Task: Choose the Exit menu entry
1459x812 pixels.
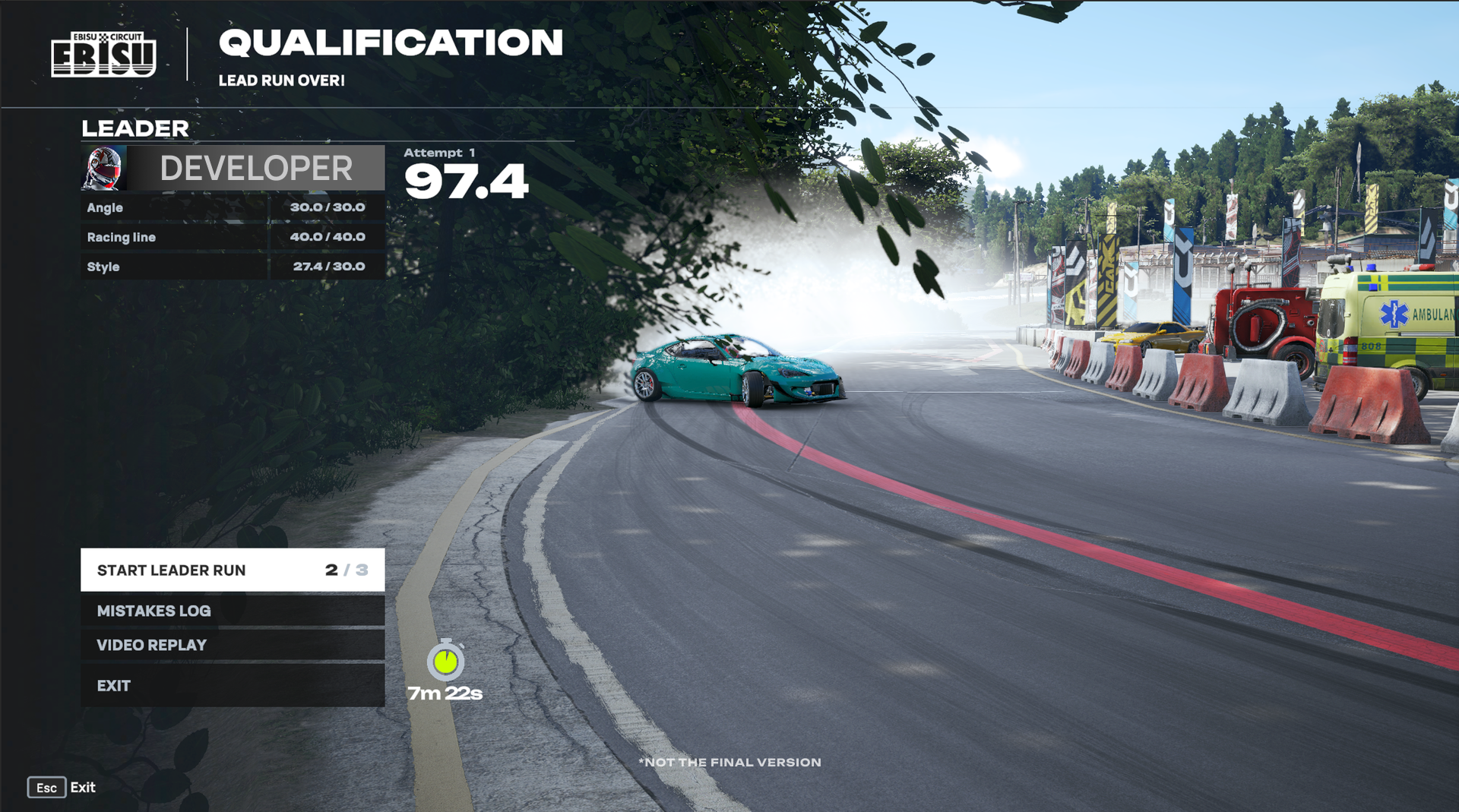Action: pos(232,686)
